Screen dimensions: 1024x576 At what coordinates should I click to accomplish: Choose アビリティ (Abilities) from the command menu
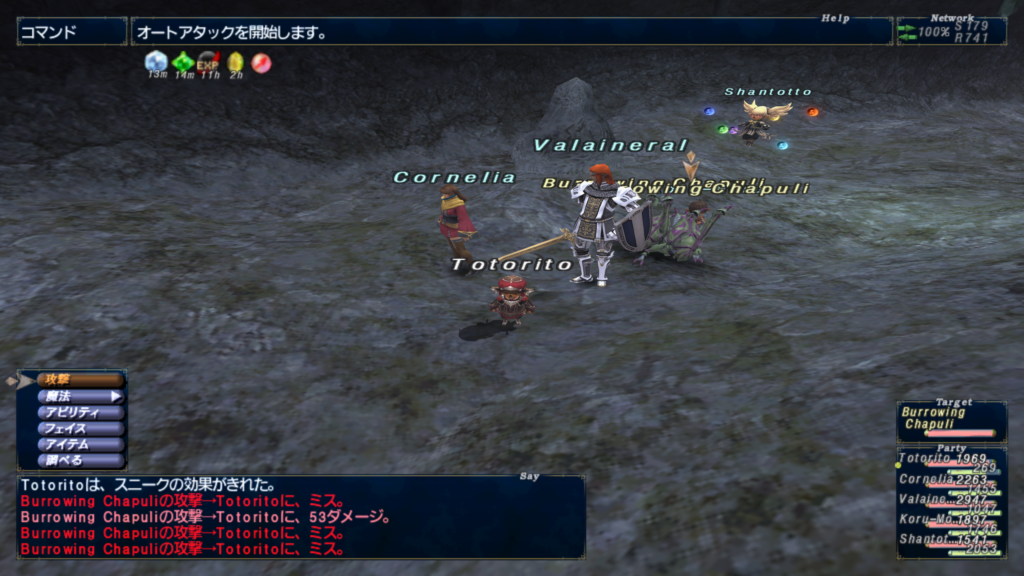(80, 412)
